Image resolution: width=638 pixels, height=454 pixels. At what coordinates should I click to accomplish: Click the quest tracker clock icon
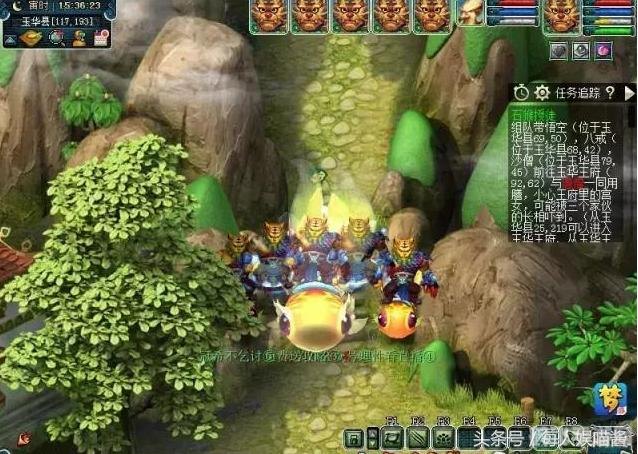521,93
